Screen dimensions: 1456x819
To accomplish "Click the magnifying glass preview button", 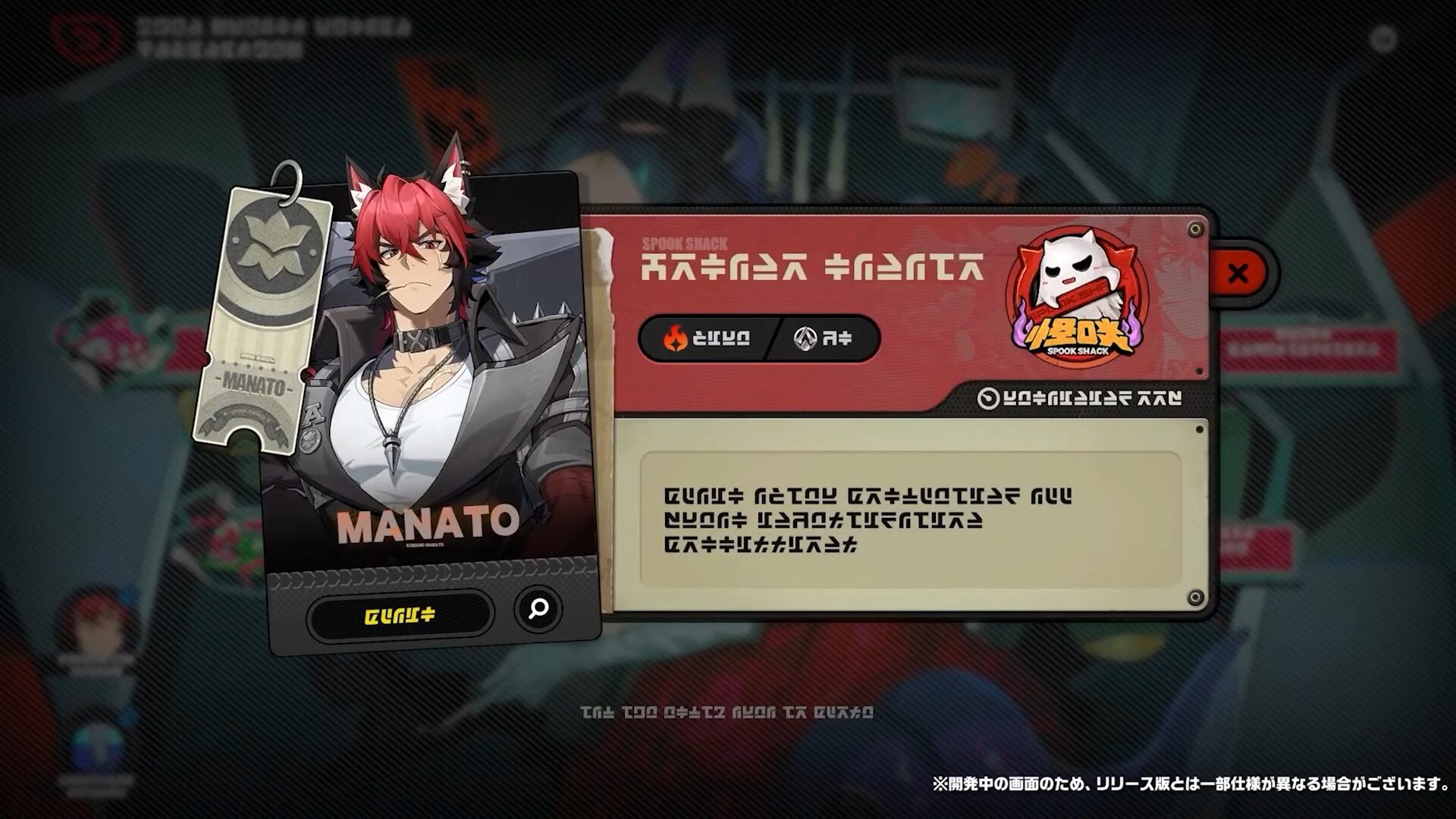I will 538,608.
